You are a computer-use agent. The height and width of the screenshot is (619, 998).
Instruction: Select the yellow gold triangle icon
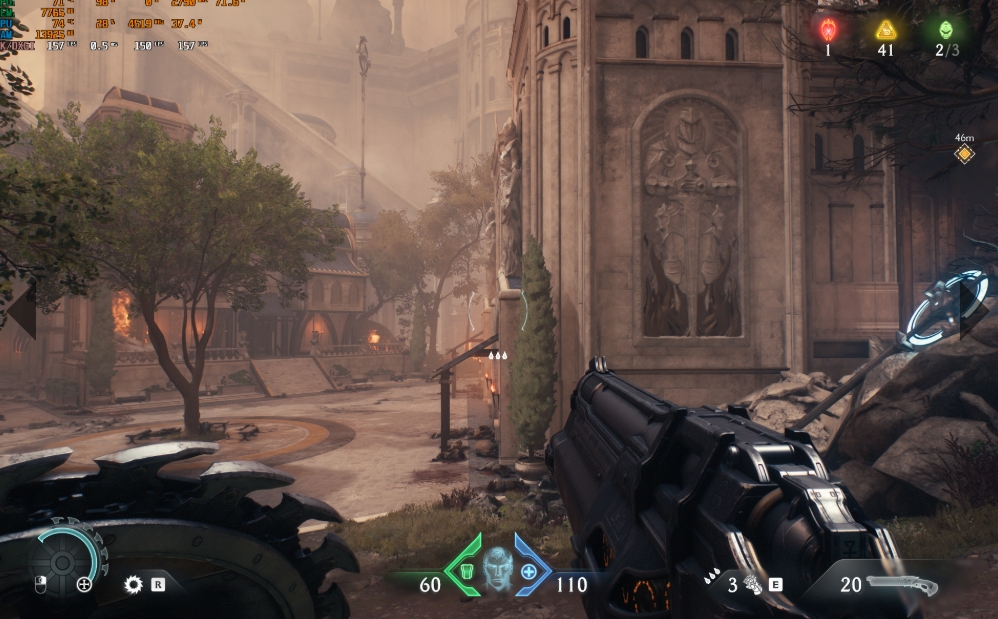[886, 29]
